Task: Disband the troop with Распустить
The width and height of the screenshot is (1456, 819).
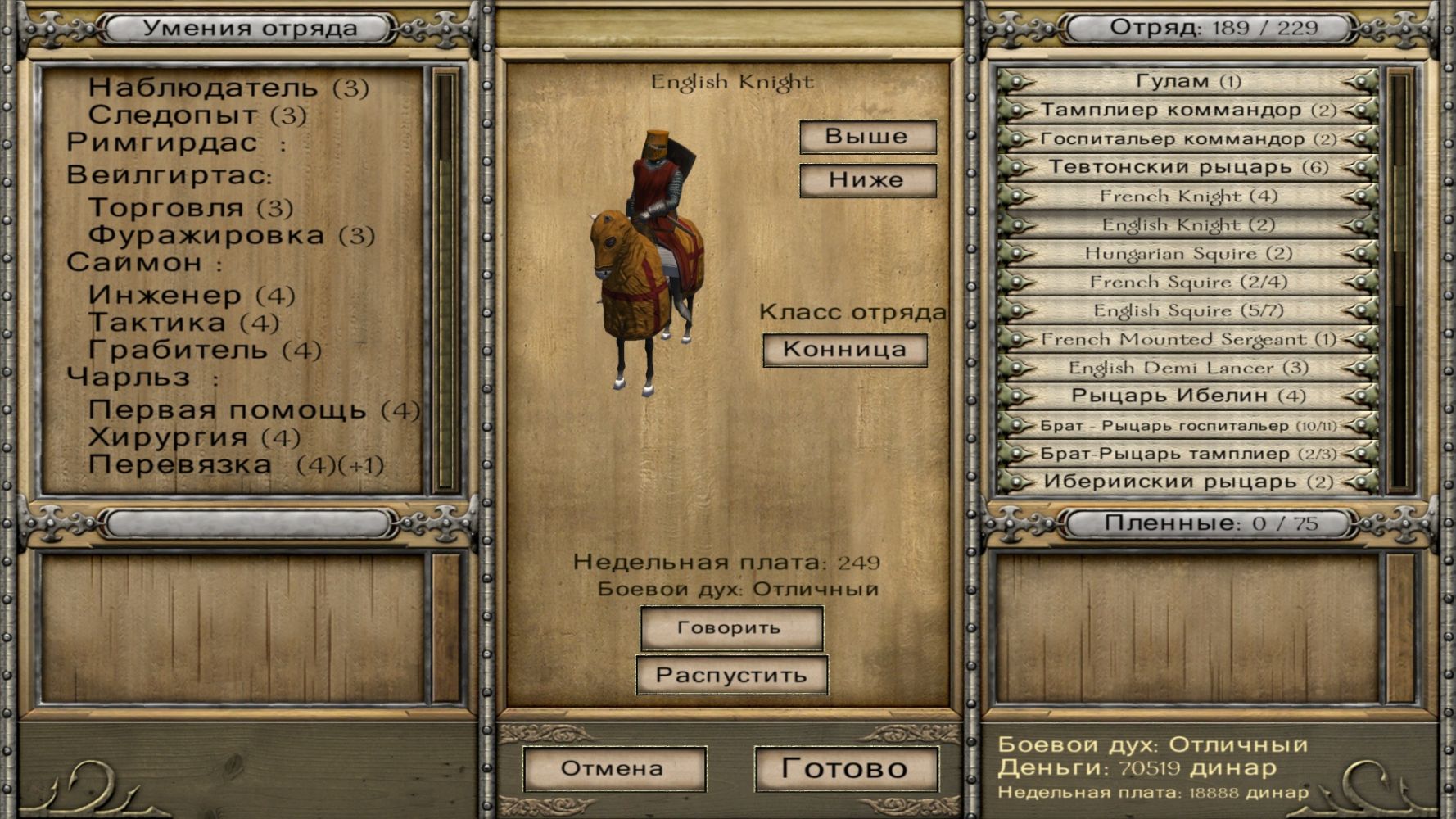Action: (730, 676)
